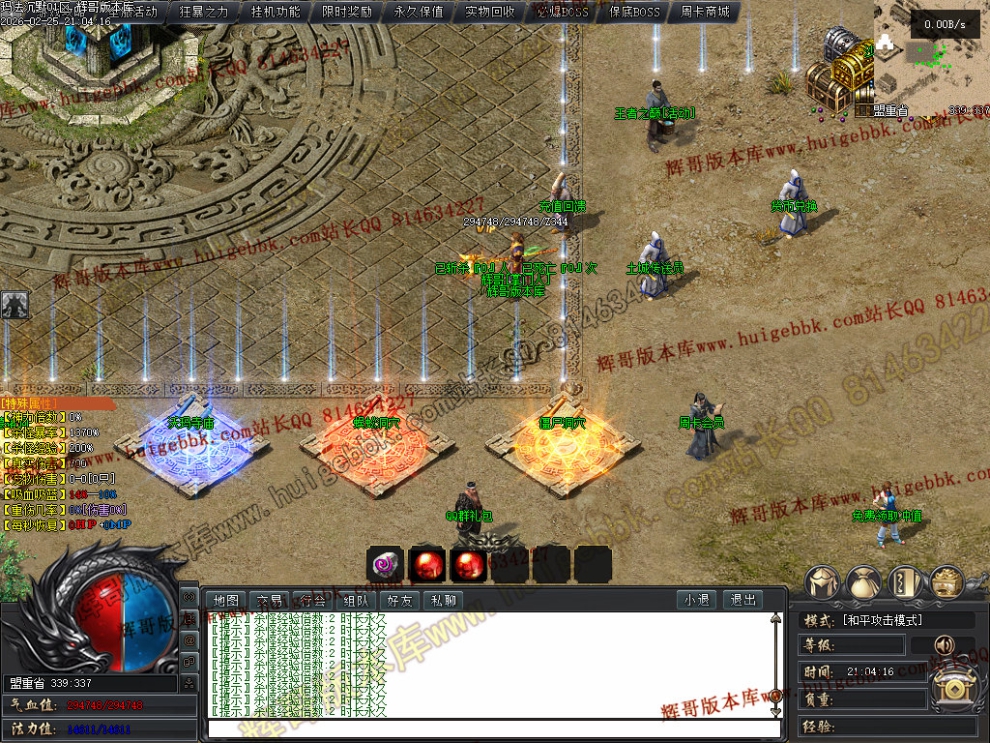
Task: Select the 组队 party tab
Action: pos(356,601)
